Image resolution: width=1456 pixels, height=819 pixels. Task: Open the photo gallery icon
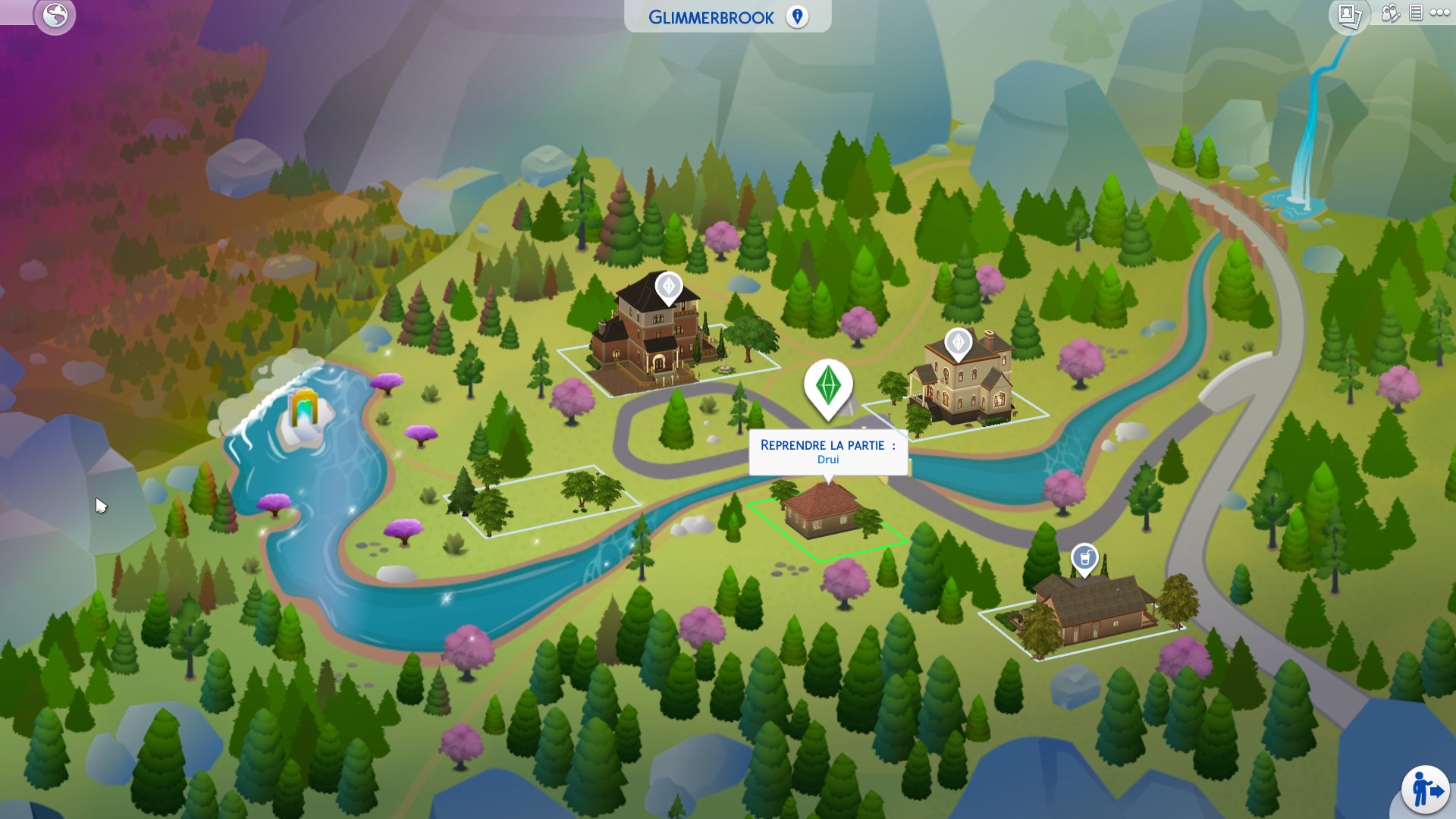[1349, 16]
